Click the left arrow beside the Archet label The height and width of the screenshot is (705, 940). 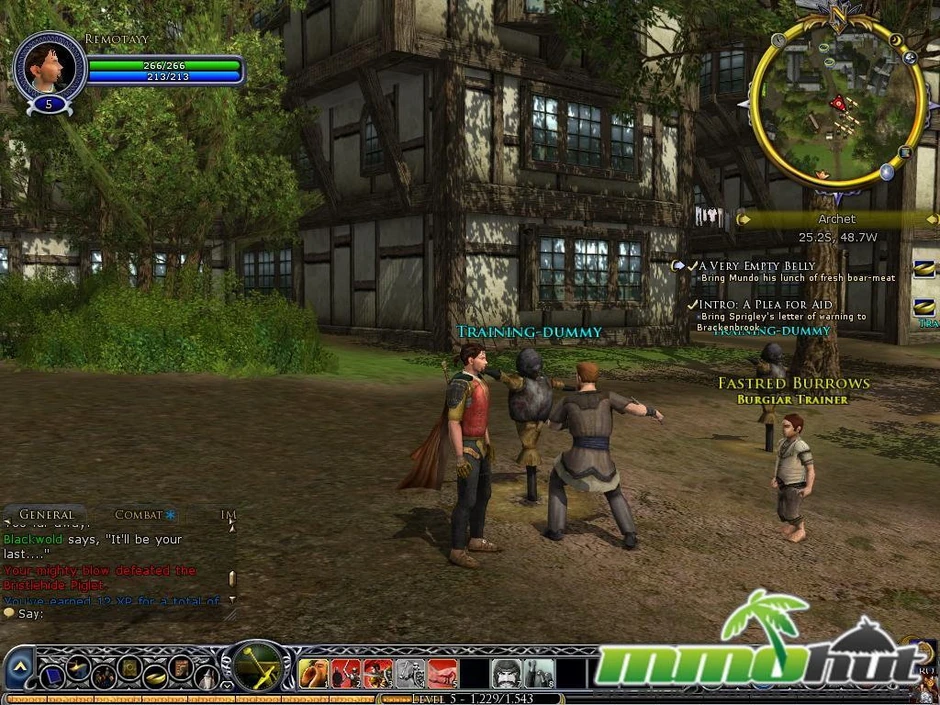pos(743,219)
